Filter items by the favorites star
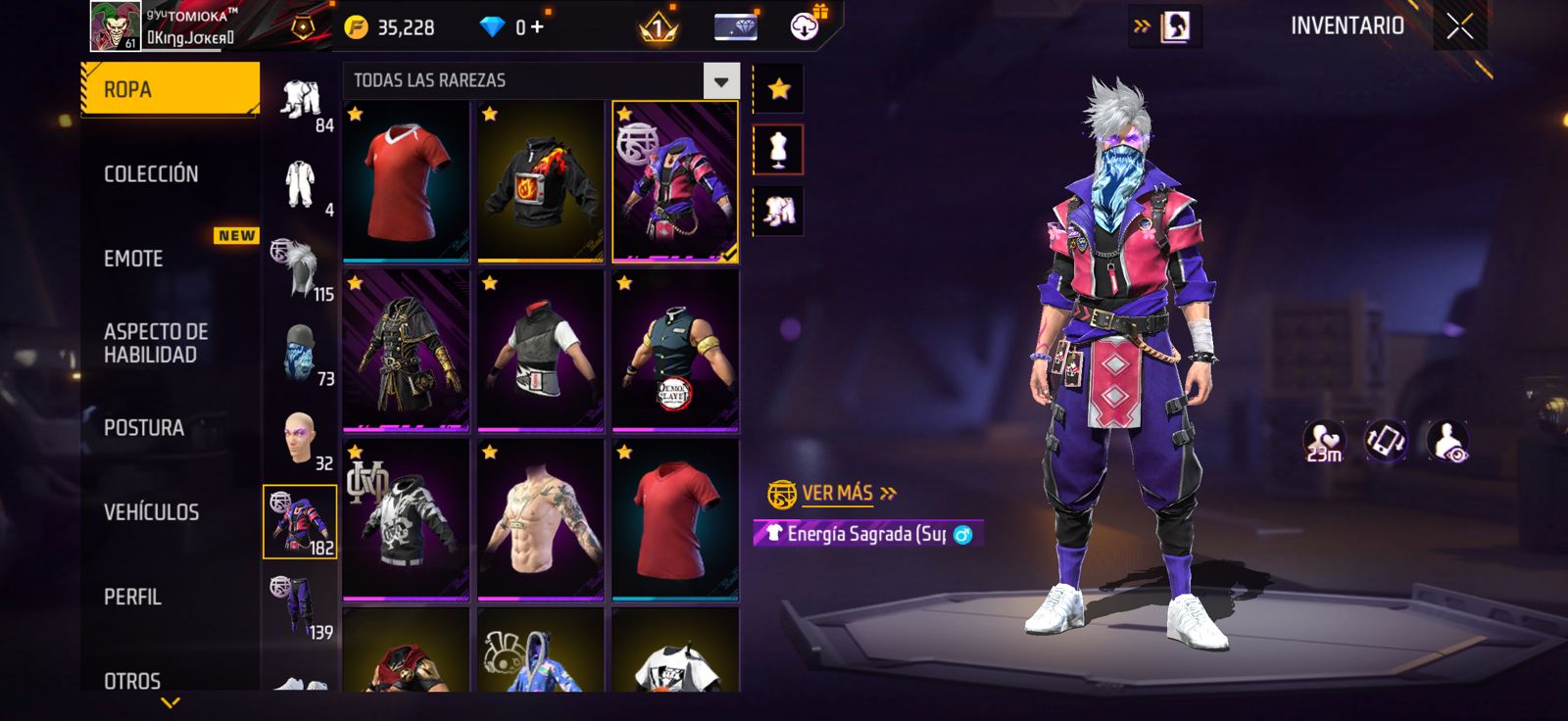The height and width of the screenshot is (721, 1568). point(779,89)
